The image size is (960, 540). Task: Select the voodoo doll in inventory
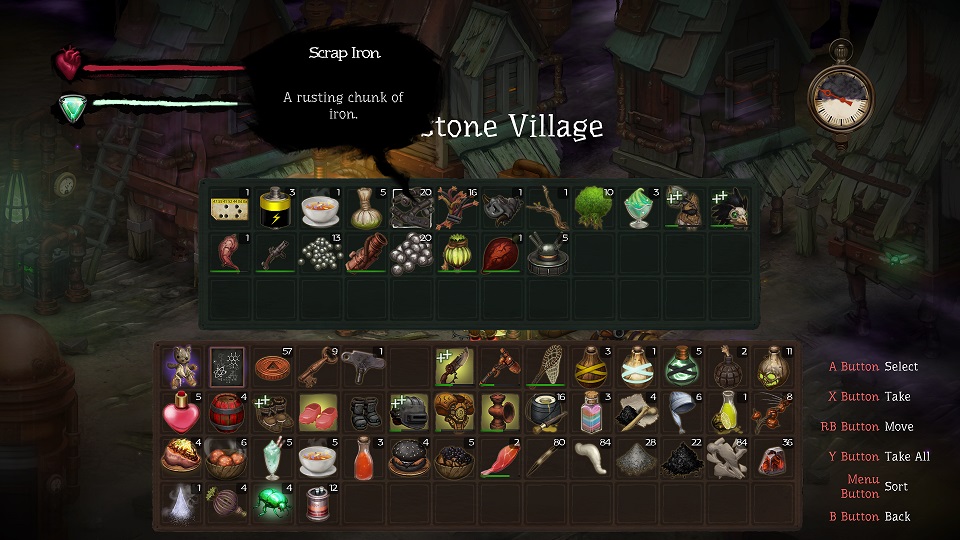tap(182, 367)
